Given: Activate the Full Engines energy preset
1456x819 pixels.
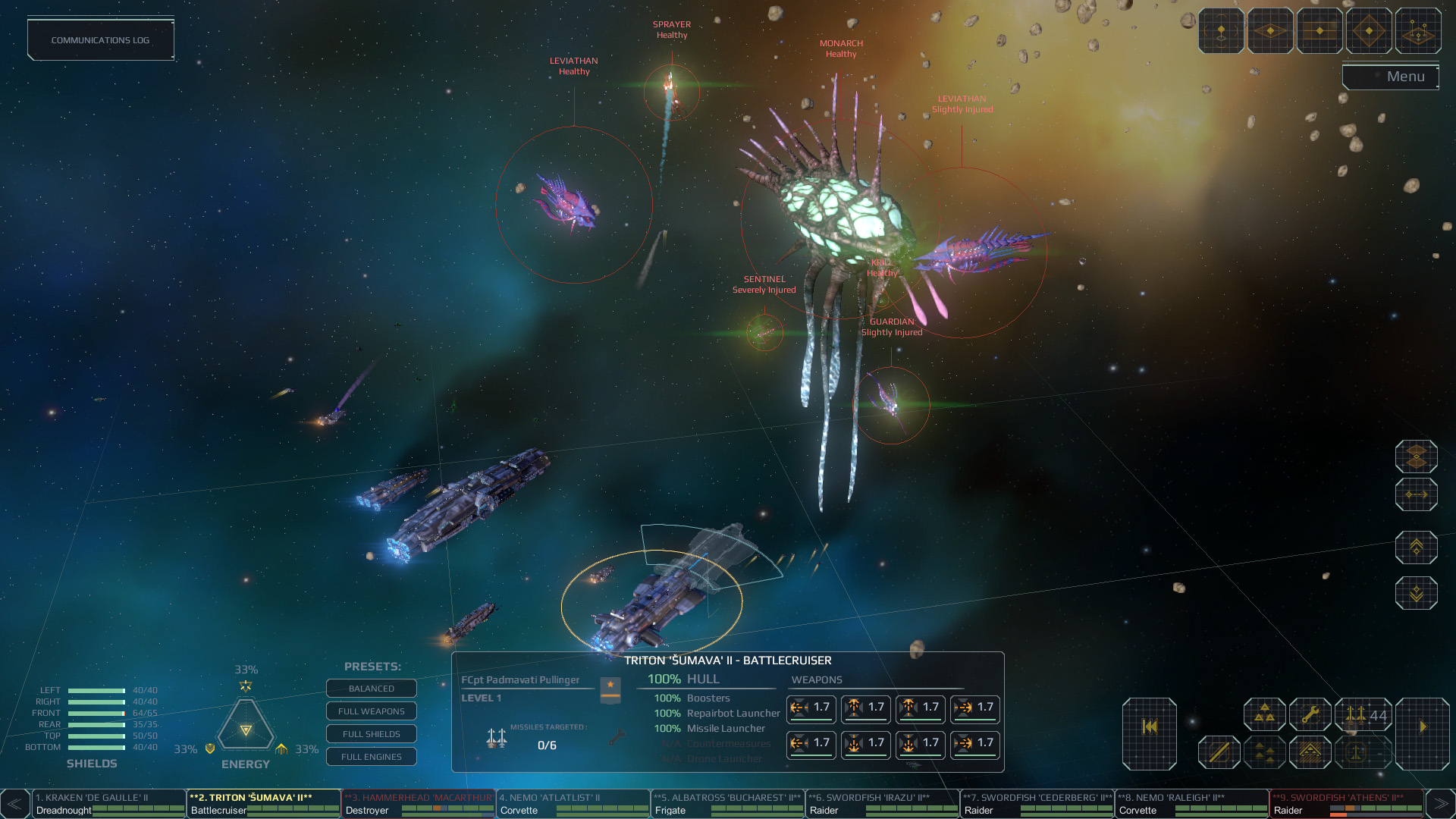Looking at the screenshot, I should click(x=372, y=757).
